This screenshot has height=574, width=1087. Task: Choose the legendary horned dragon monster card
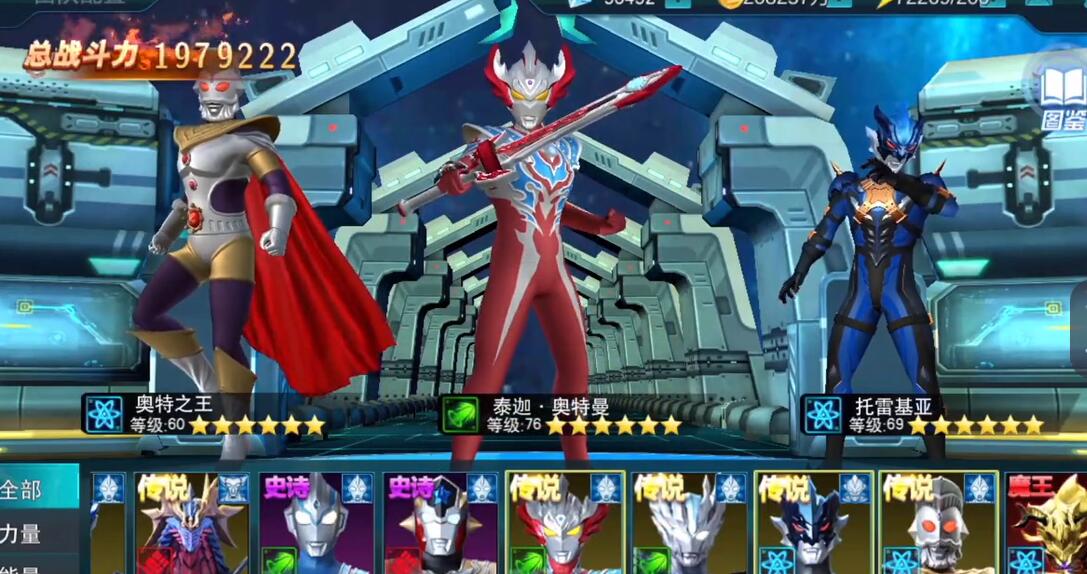point(191,523)
